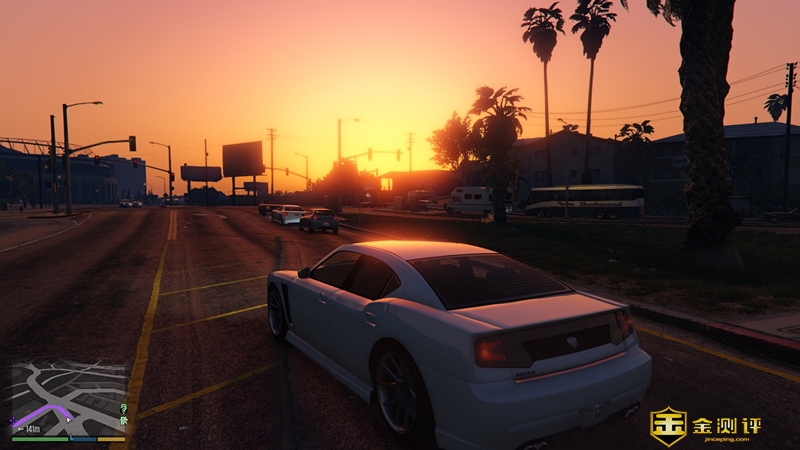Select the green house blip on minimap
800x450 pixels.
point(123,422)
